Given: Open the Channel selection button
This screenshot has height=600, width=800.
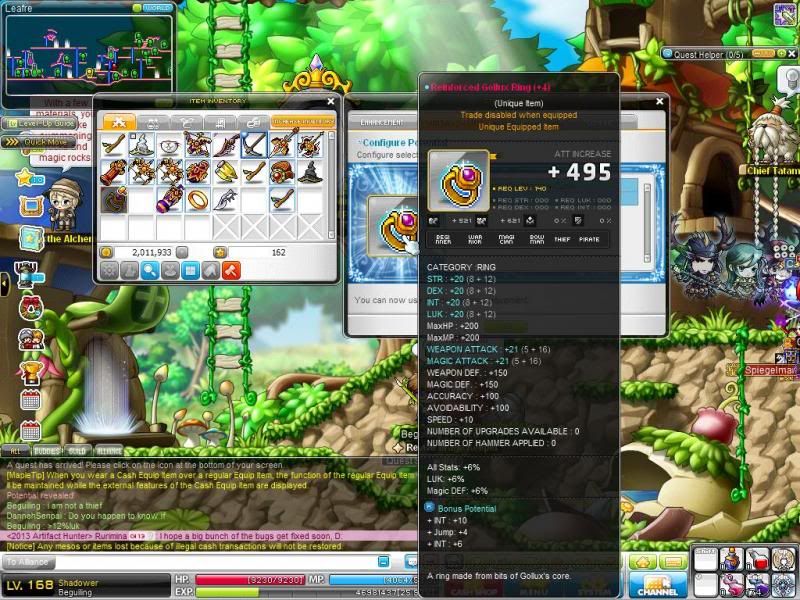Looking at the screenshot, I should pyautogui.click(x=659, y=584).
